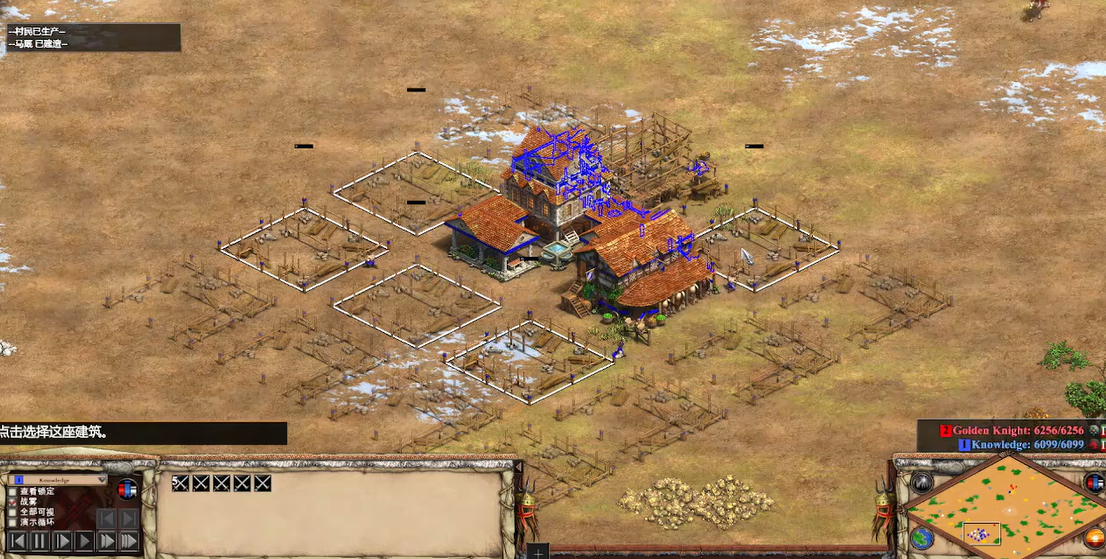This screenshot has width=1106, height=559.
Task: Click the red-blue flags icon in replay panel
Action: tap(127, 490)
